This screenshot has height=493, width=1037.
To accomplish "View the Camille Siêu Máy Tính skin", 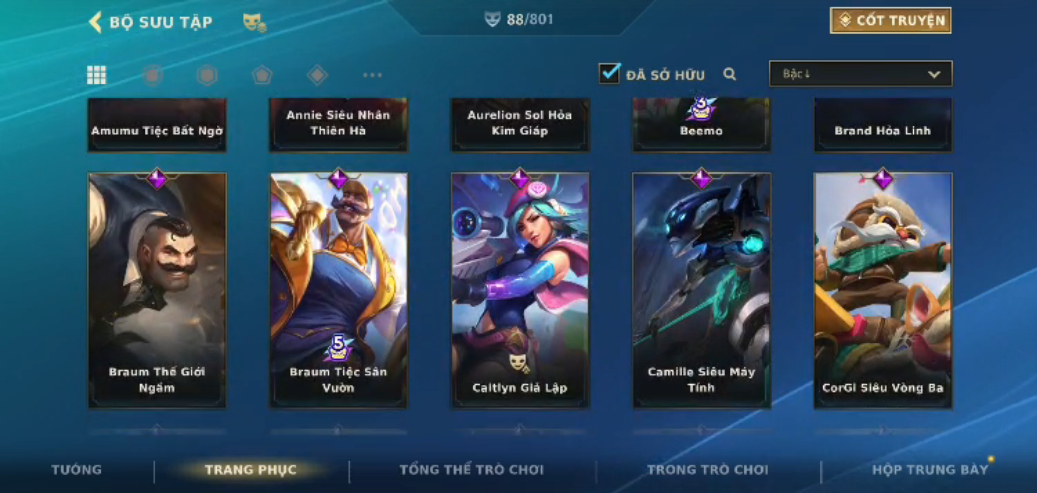I will [x=701, y=290].
